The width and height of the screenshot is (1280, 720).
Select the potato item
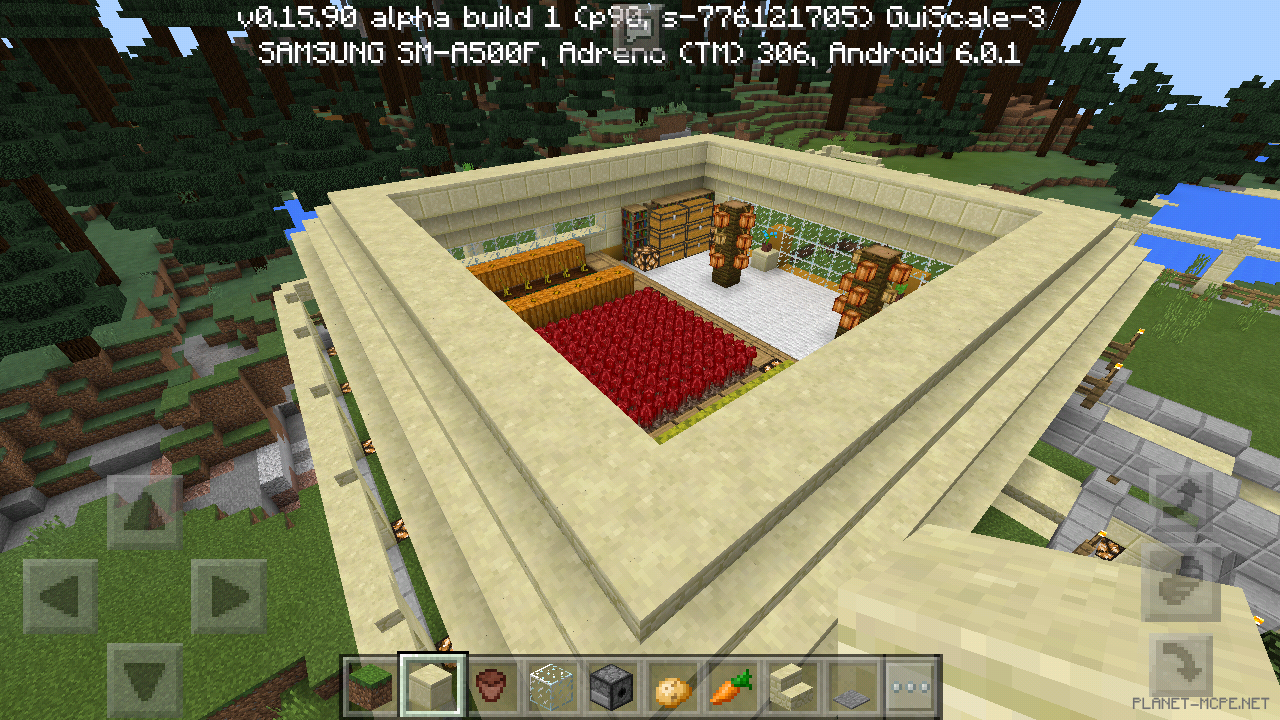click(671, 686)
